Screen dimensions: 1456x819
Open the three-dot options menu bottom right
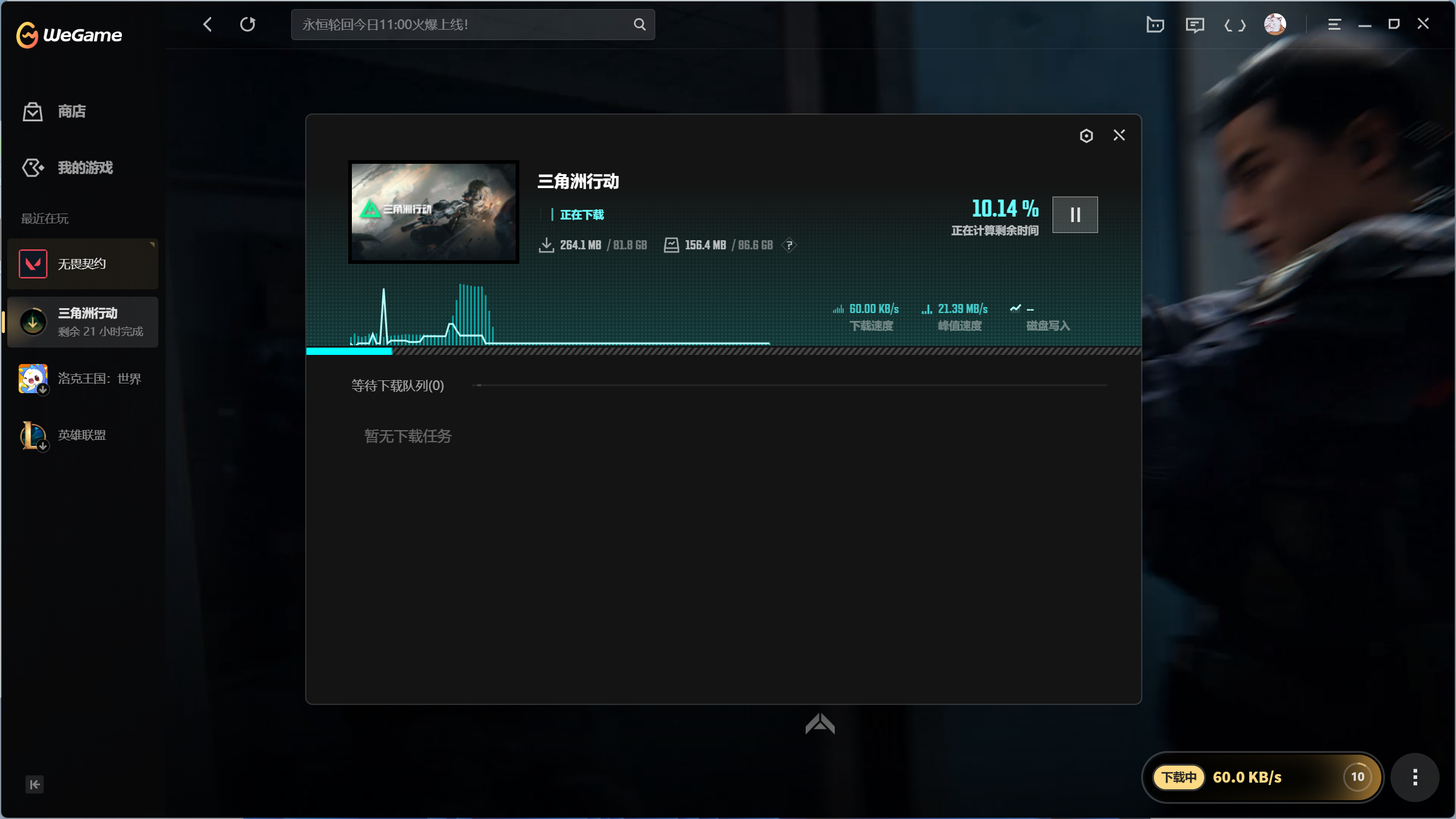pyautogui.click(x=1416, y=777)
